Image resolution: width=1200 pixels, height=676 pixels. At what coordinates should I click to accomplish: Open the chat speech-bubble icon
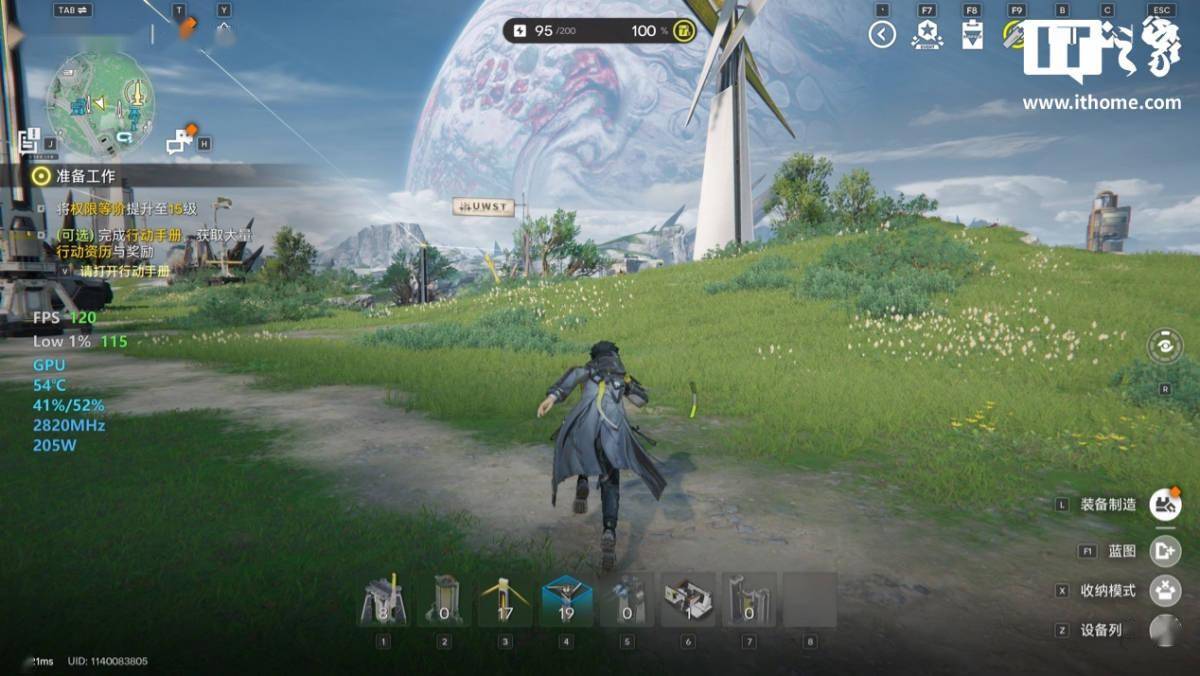pos(180,141)
